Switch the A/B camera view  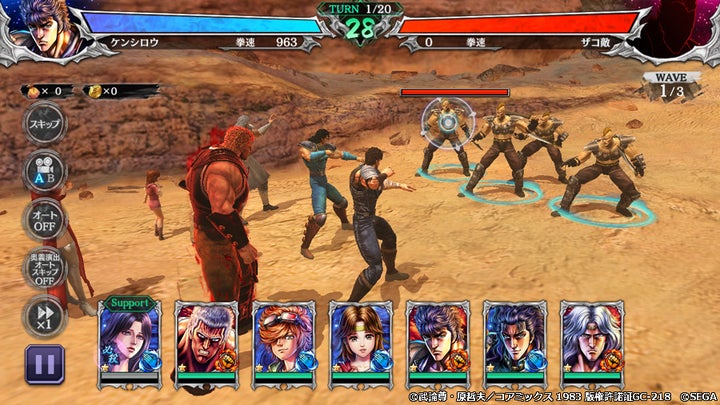click(44, 171)
